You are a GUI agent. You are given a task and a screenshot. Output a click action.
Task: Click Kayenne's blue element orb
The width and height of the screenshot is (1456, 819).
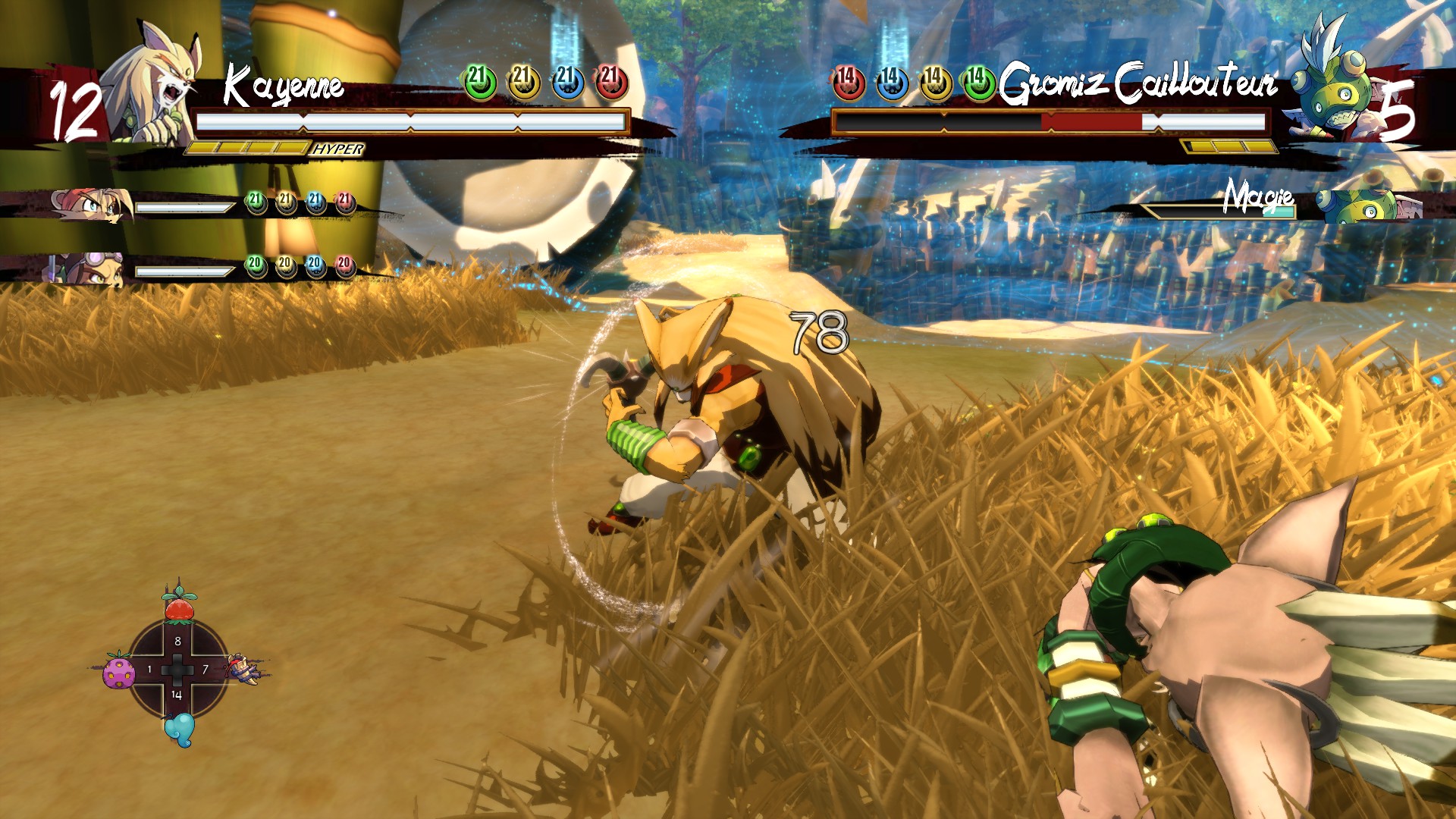click(x=567, y=82)
